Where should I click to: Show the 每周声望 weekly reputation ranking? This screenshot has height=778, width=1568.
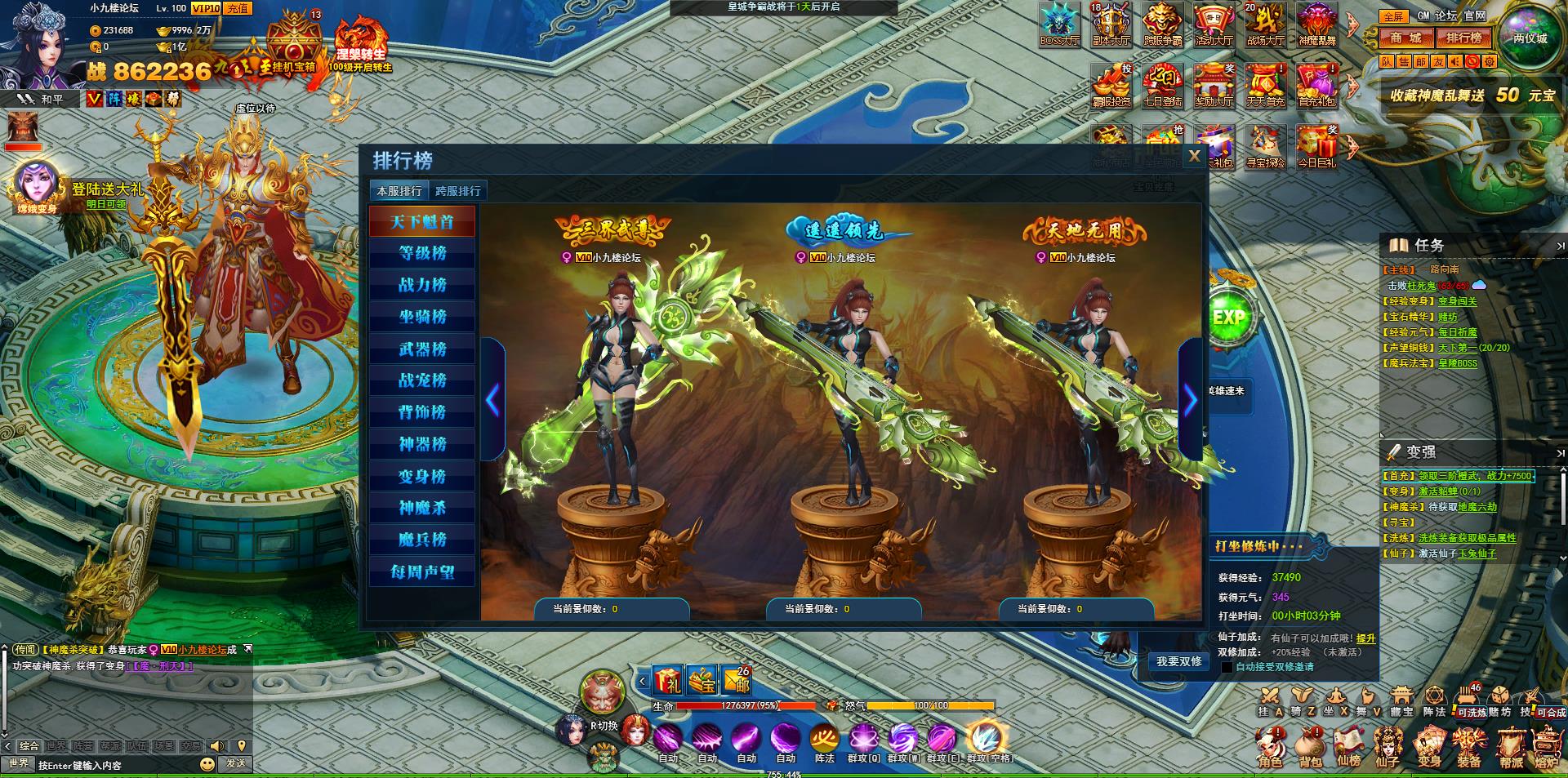[422, 571]
